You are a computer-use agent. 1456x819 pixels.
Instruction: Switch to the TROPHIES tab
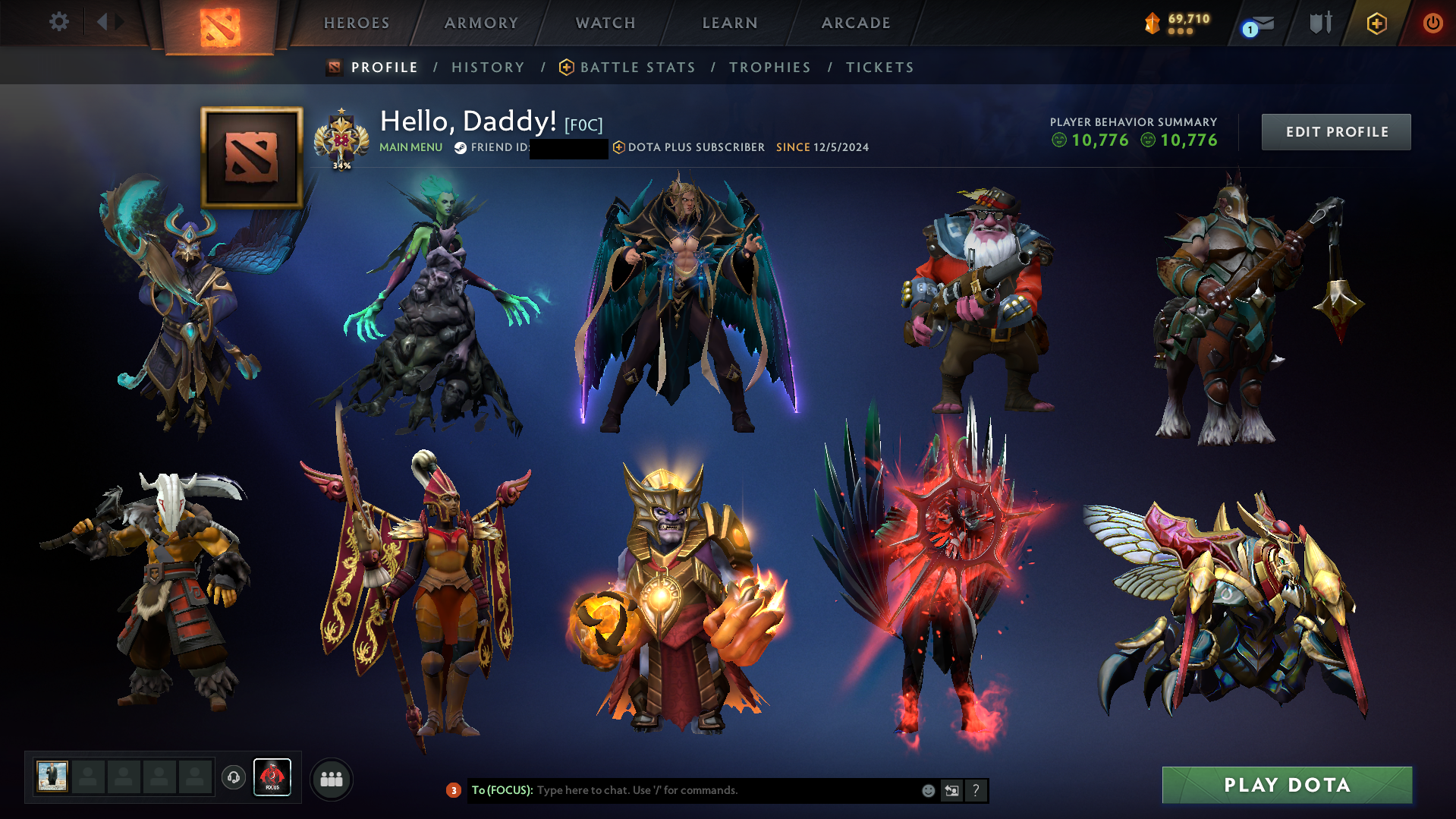click(769, 67)
